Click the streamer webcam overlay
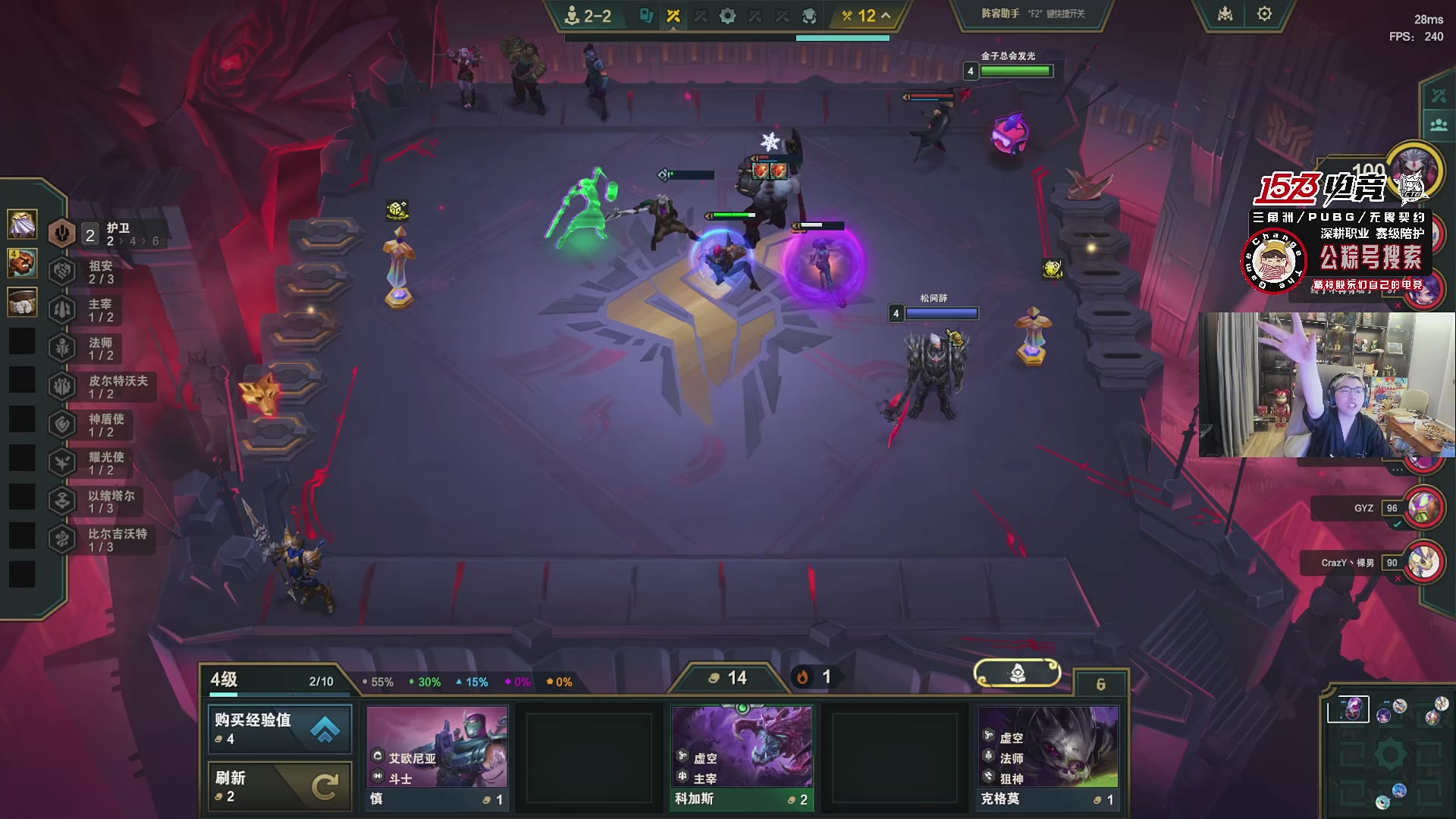This screenshot has height=819, width=1456. [1326, 385]
